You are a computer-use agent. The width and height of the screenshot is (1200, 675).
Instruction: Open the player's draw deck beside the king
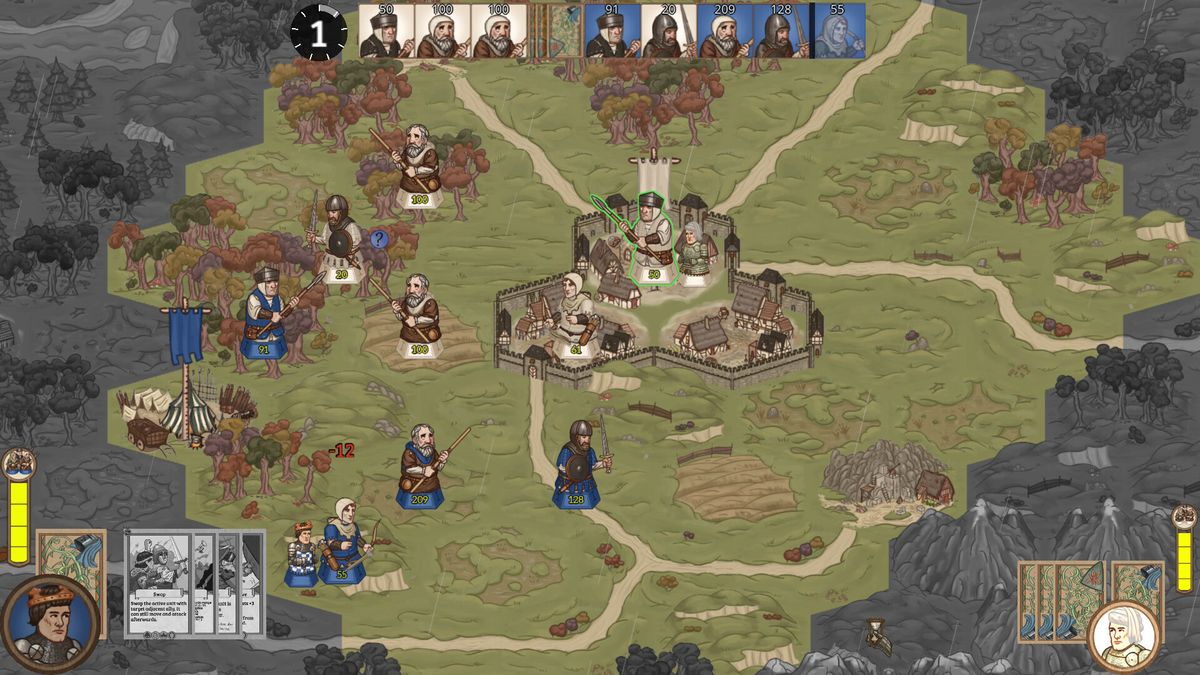[72, 570]
